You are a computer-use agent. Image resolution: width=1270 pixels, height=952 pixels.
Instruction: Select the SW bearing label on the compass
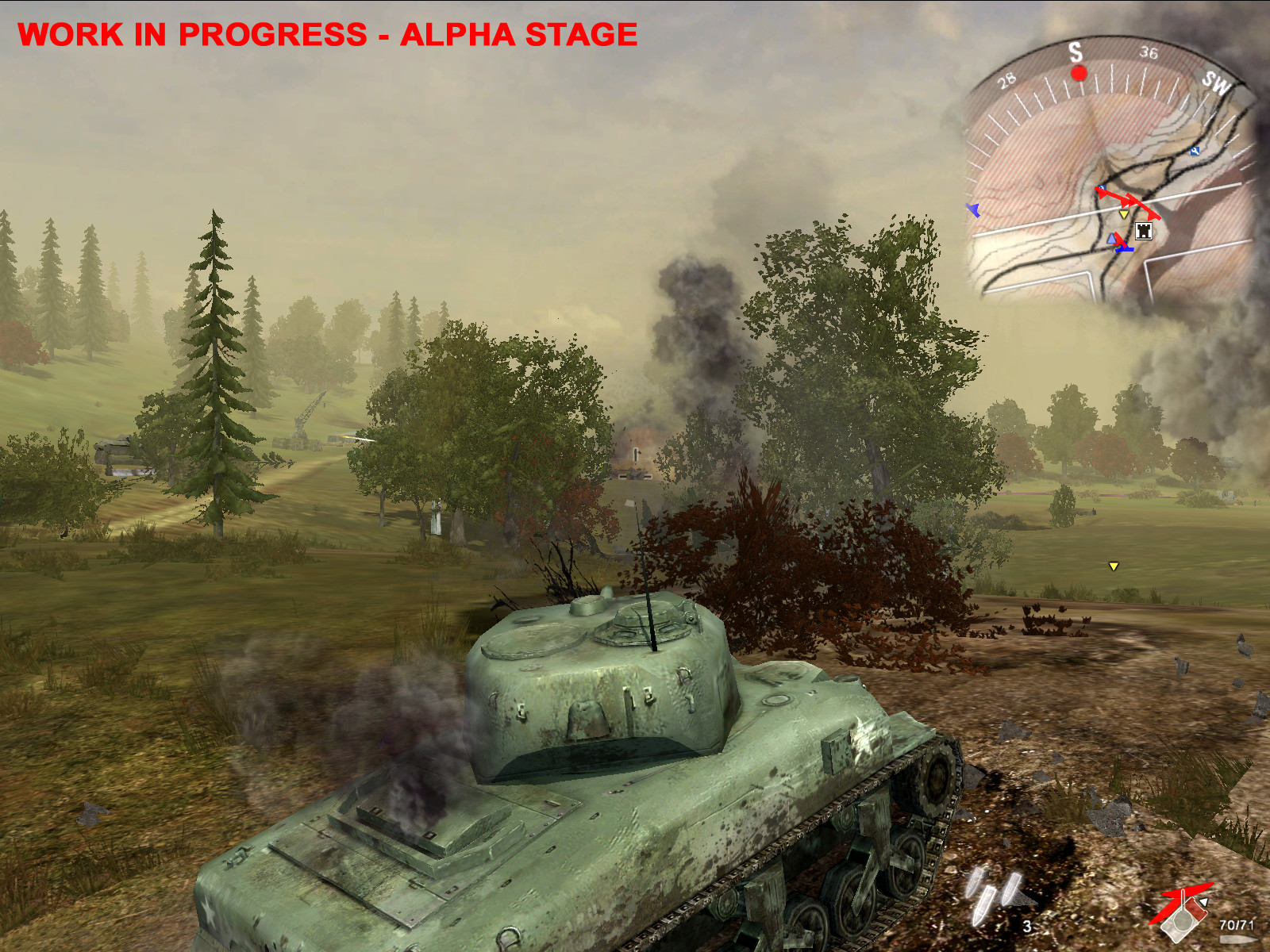(1218, 82)
